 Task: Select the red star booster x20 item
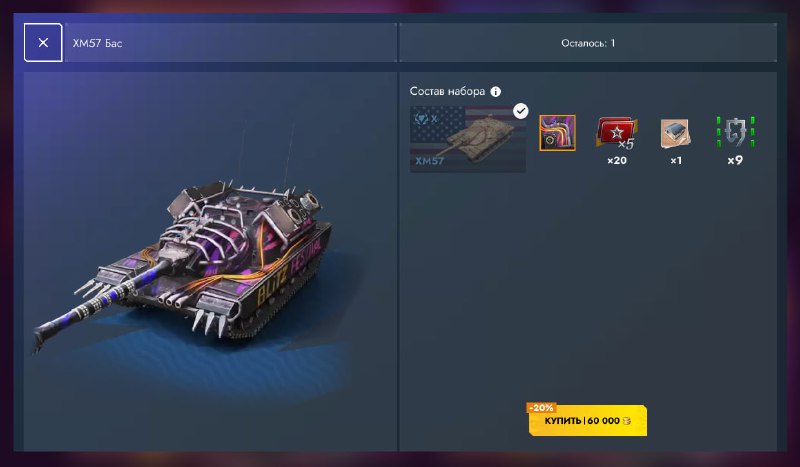coord(616,133)
